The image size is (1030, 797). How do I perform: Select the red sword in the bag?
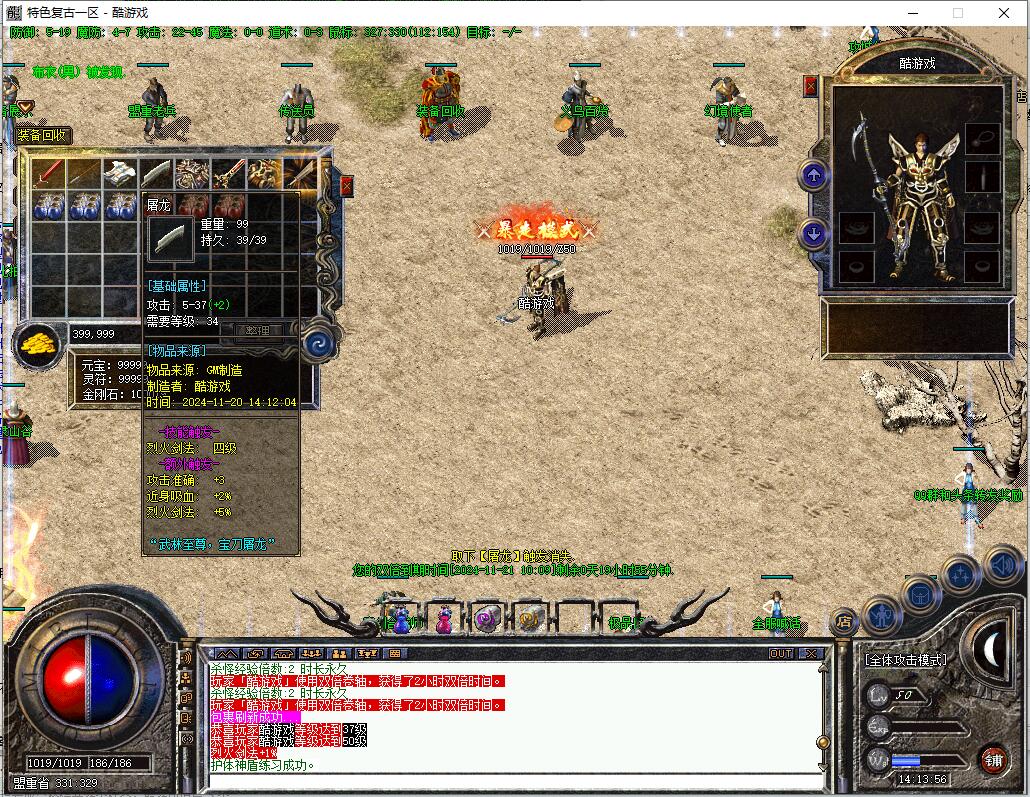pos(48,174)
